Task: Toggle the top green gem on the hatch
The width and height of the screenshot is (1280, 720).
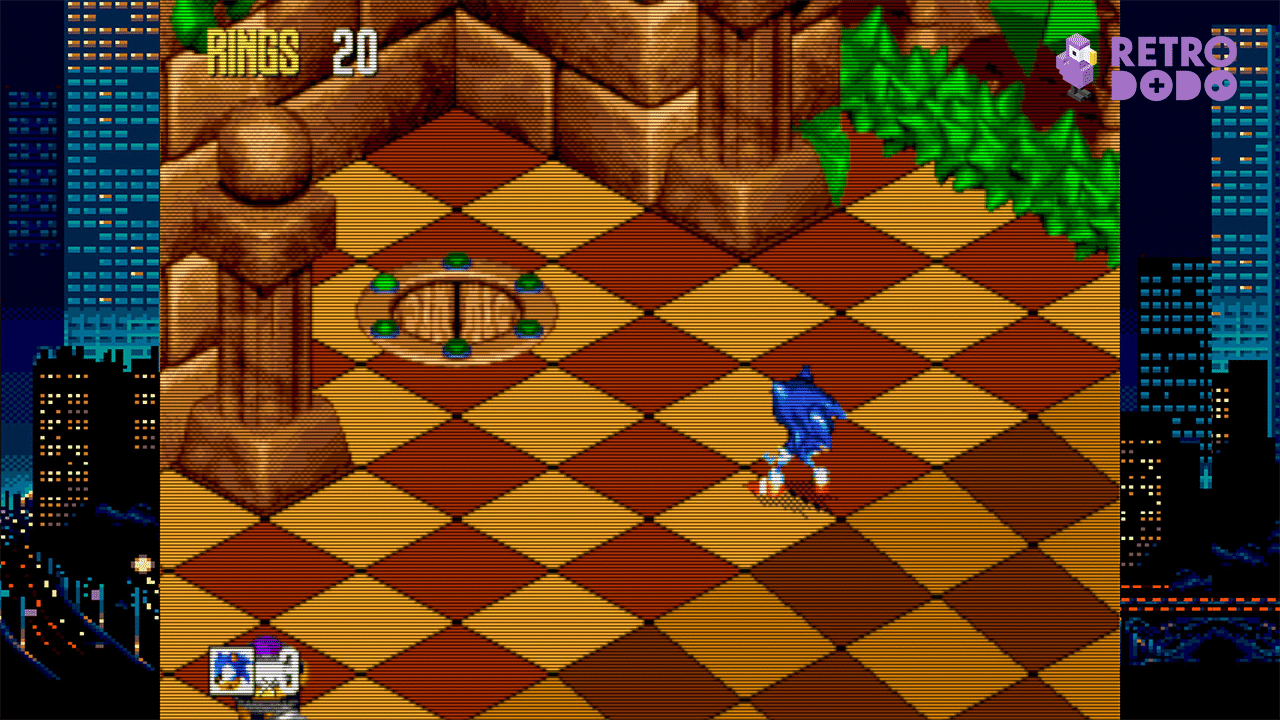Action: [x=456, y=260]
